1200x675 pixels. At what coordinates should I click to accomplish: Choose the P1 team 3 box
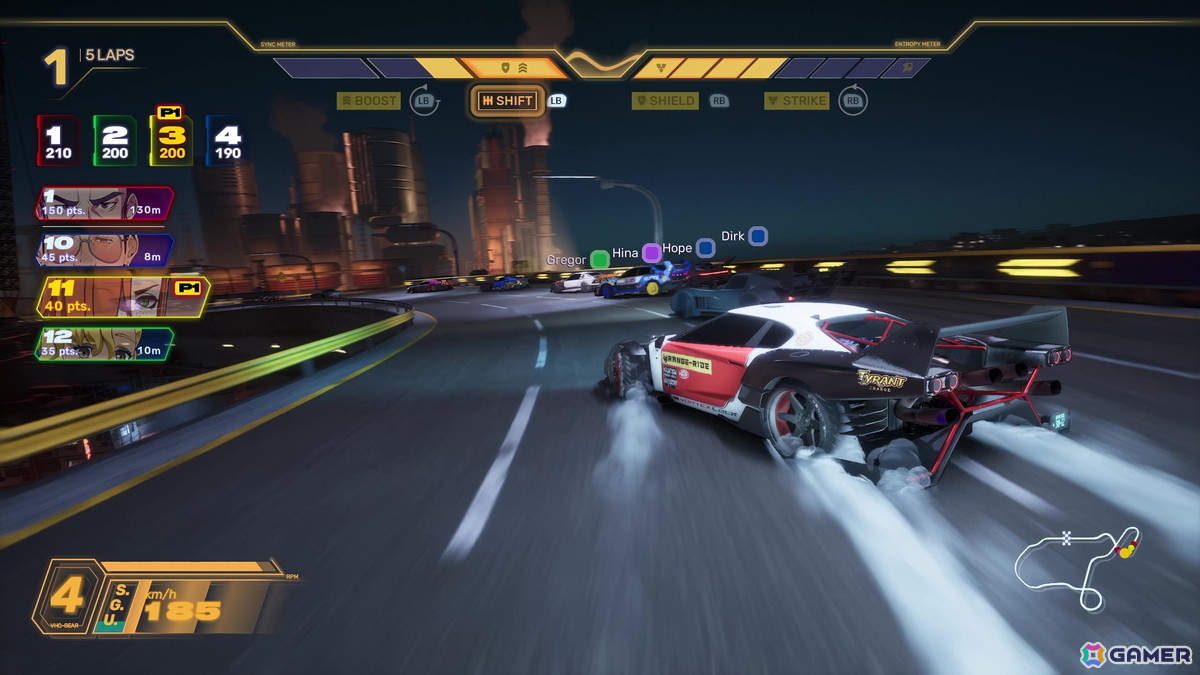coord(171,140)
